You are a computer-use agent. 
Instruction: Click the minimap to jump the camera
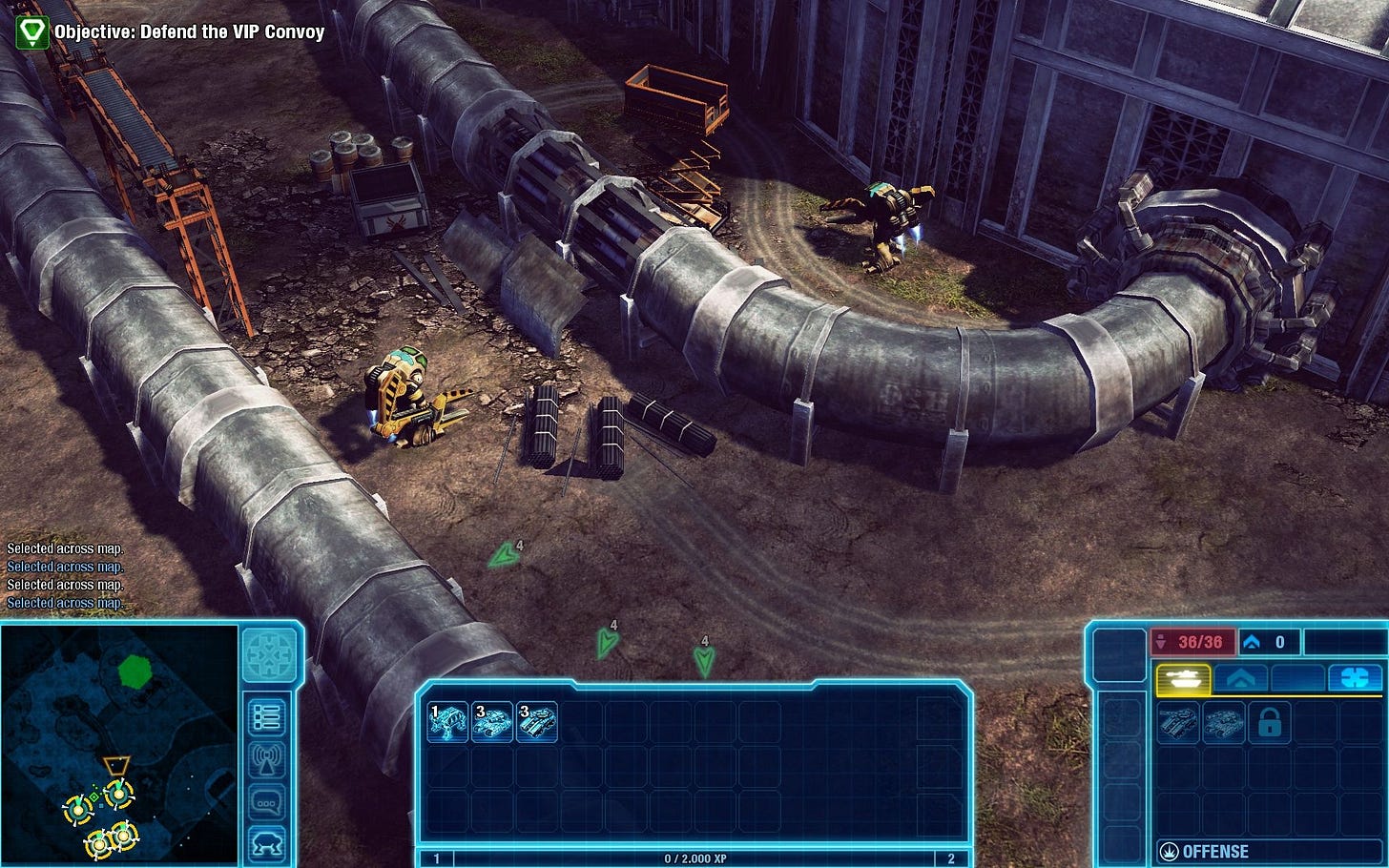click(119, 744)
